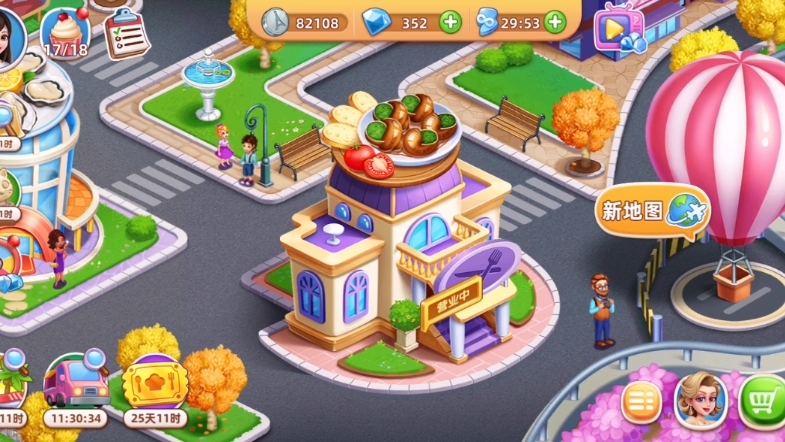Open the orange list menu button
785x442 pixels.
[643, 403]
